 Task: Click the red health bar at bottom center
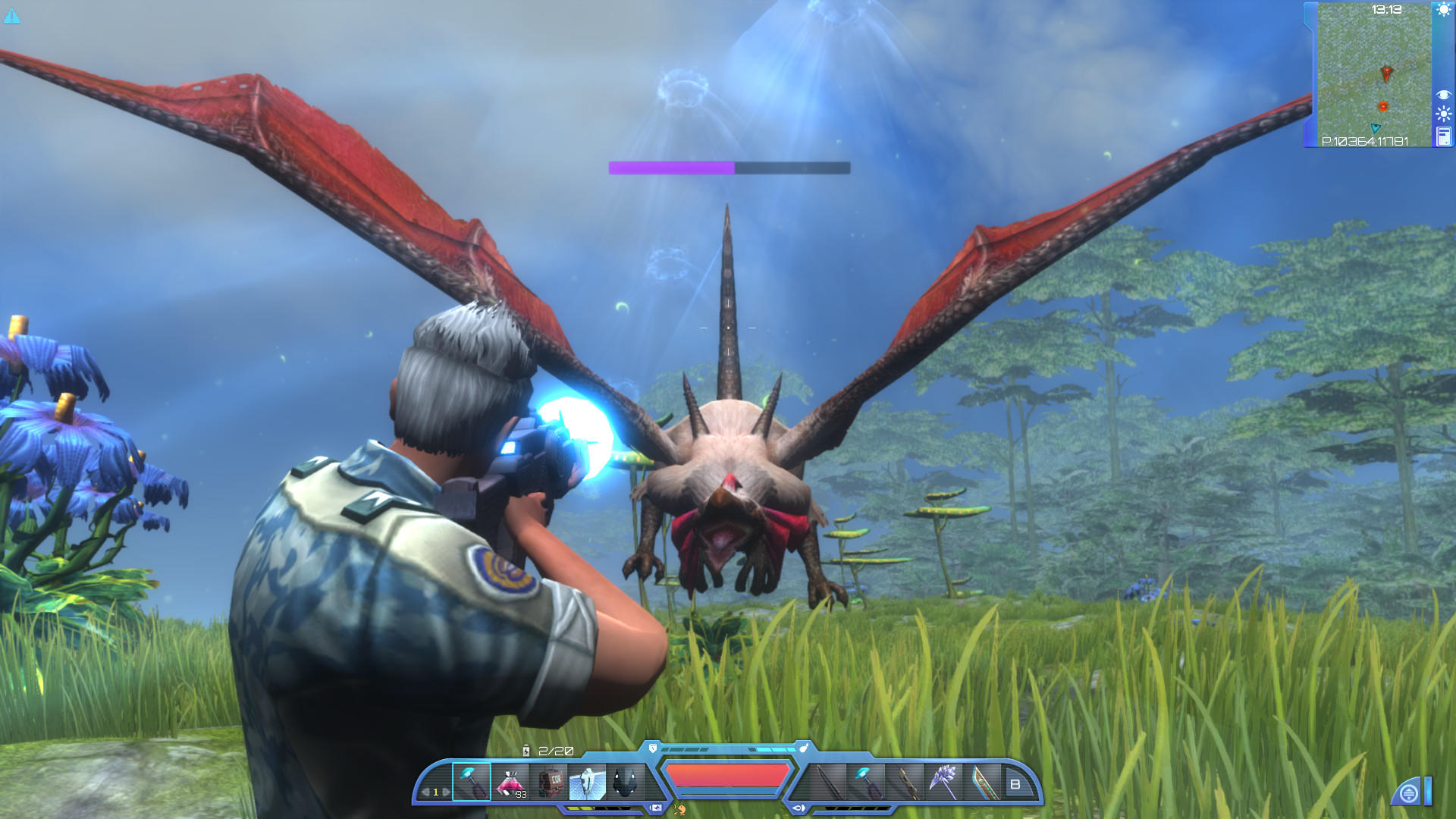[726, 777]
